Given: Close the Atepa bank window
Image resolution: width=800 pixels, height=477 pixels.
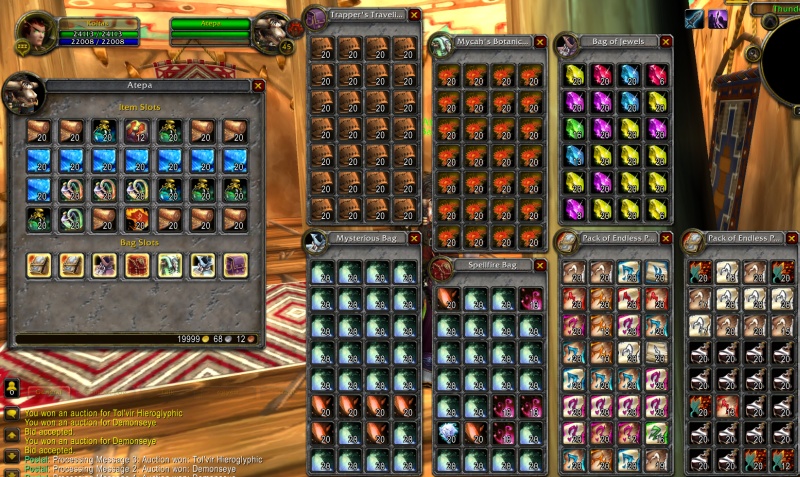Looking at the screenshot, I should [258, 86].
